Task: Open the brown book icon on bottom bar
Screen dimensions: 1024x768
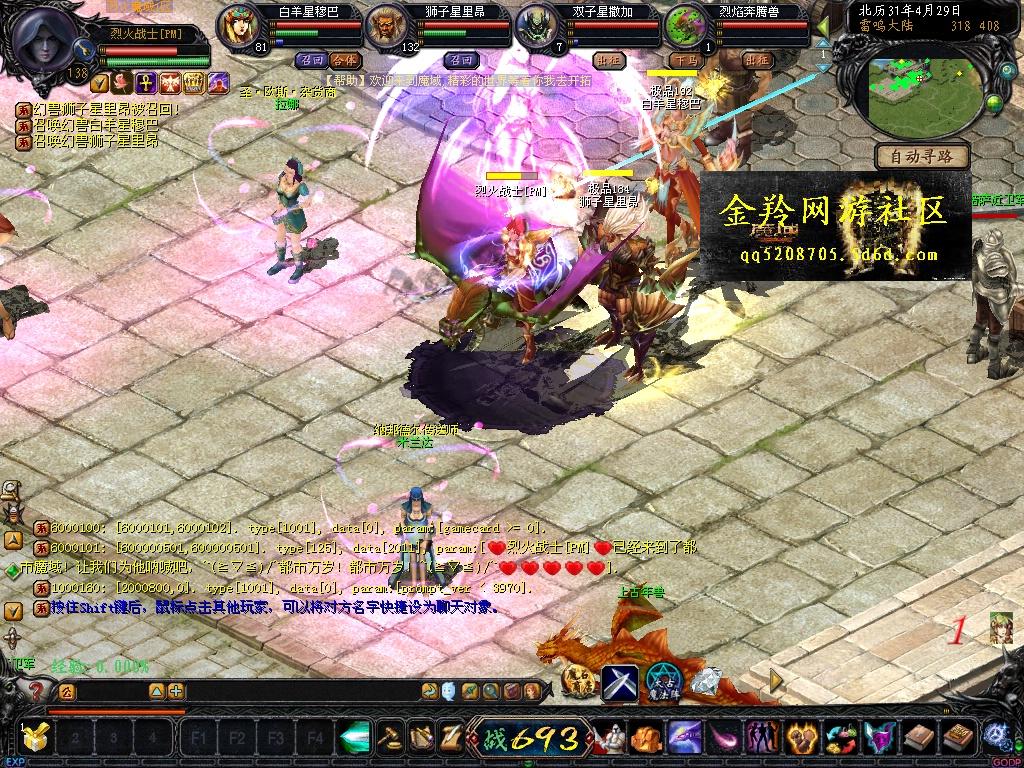Action: click(918, 739)
